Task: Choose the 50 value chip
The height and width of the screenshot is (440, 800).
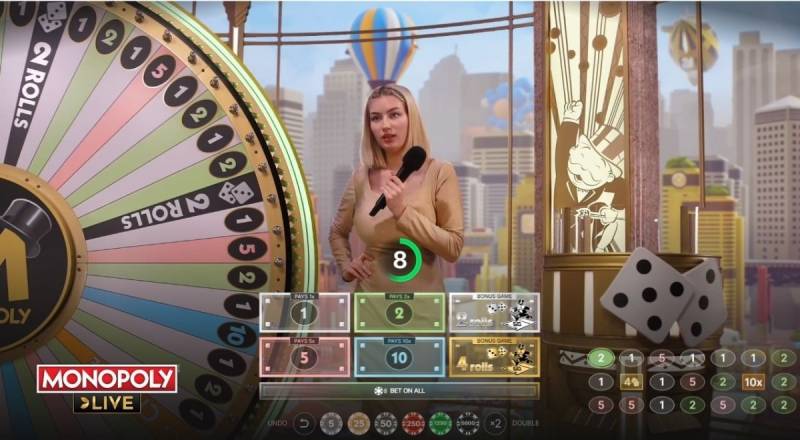Action: (x=385, y=424)
